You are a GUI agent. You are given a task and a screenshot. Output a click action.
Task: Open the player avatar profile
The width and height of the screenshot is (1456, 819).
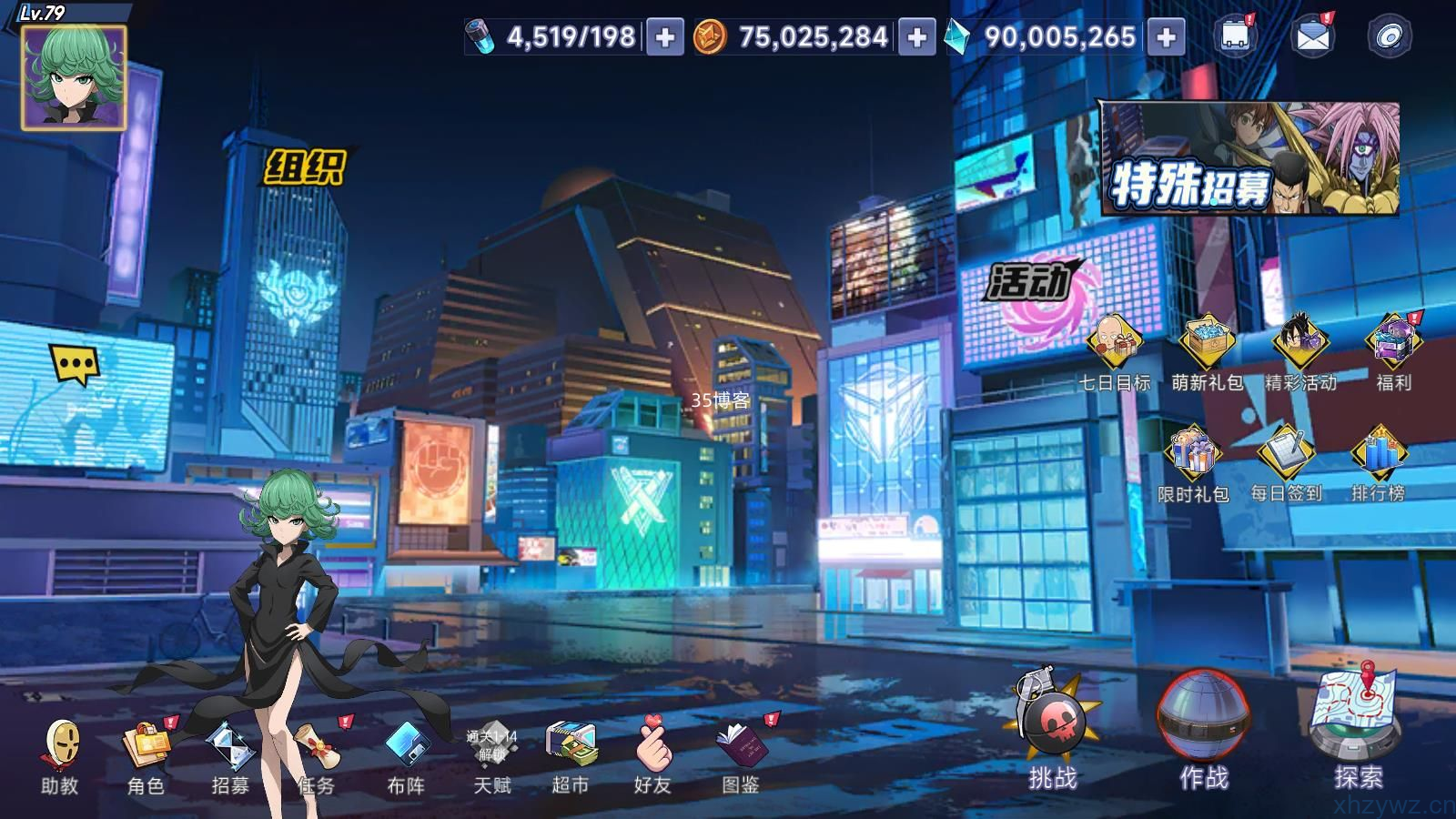(73, 77)
